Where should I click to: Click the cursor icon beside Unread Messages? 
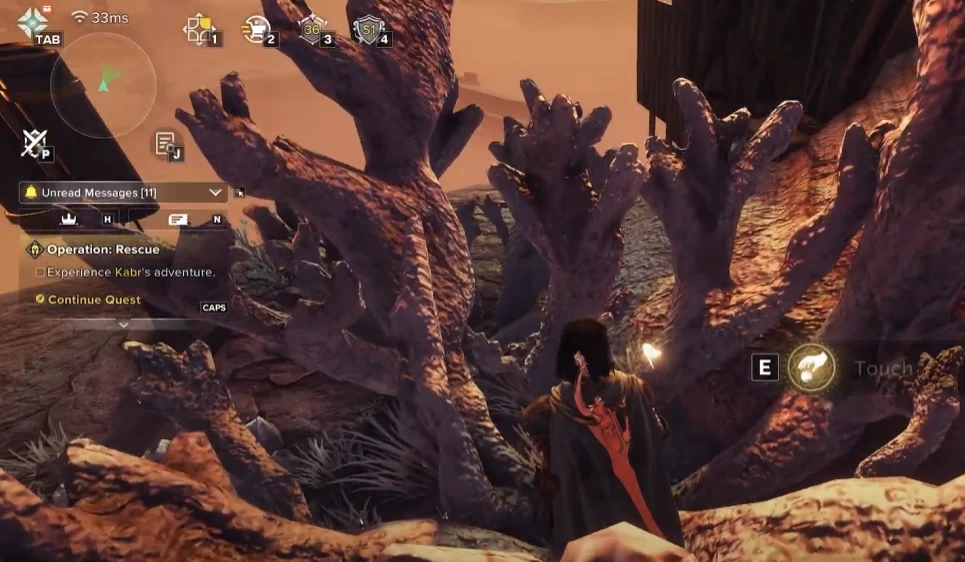click(240, 192)
